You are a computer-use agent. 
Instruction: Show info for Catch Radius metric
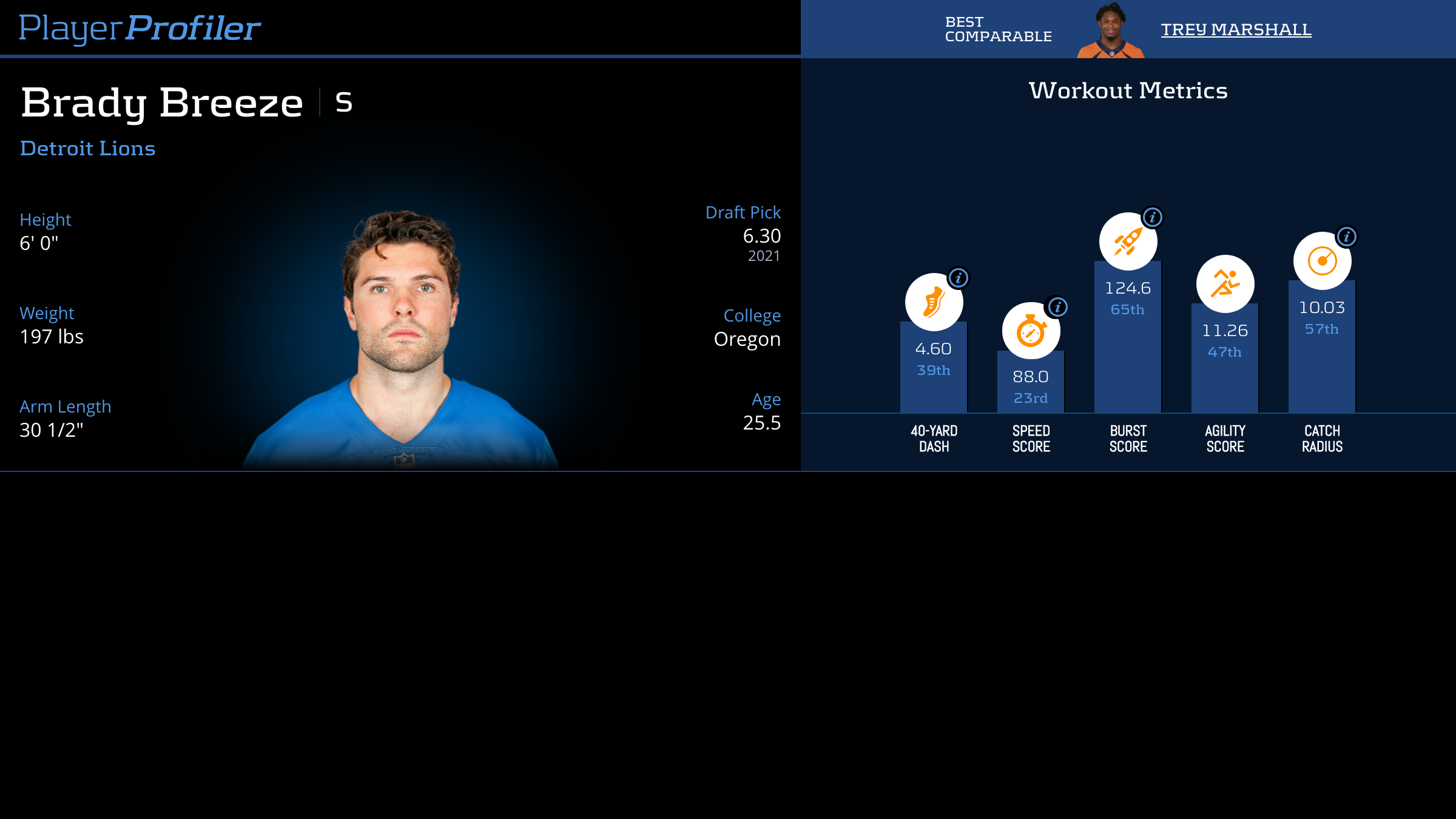coord(1347,237)
